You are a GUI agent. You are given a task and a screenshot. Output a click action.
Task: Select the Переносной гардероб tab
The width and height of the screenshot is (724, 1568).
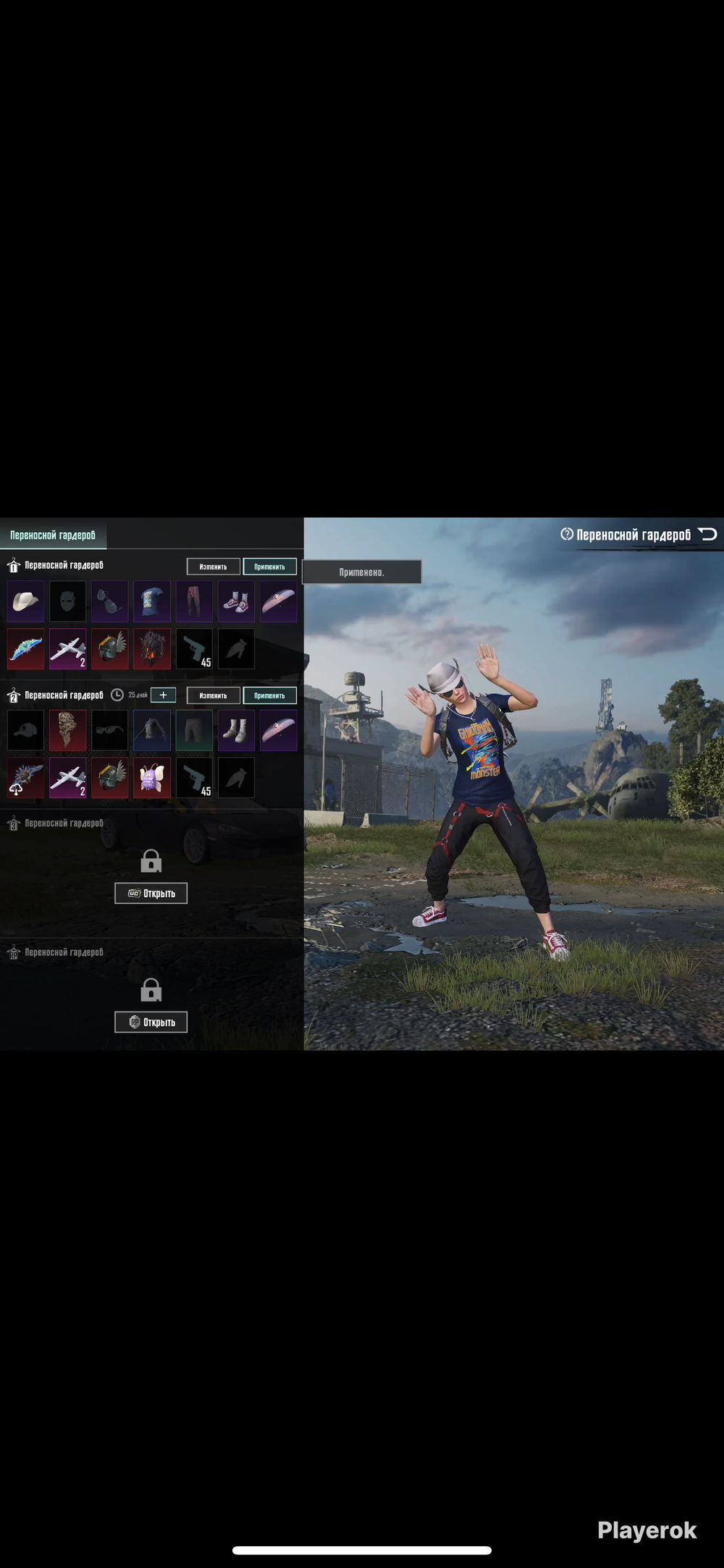click(53, 535)
